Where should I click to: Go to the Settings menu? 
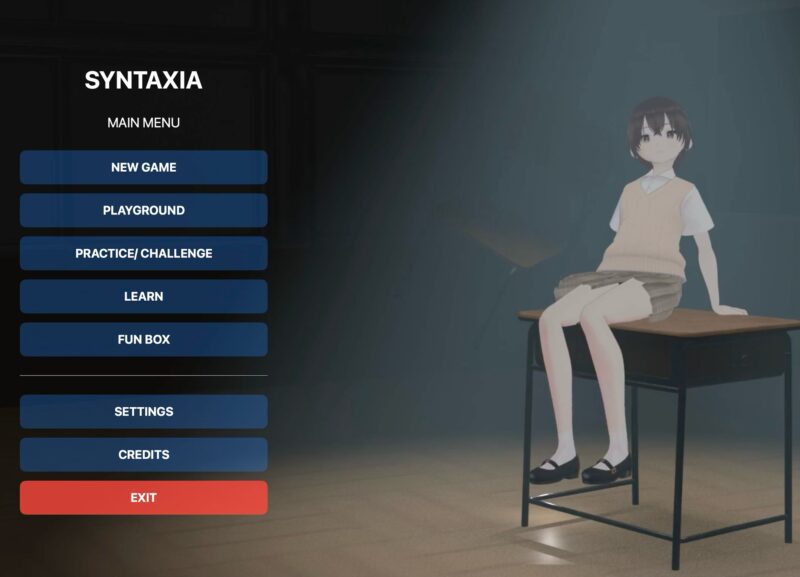143,411
